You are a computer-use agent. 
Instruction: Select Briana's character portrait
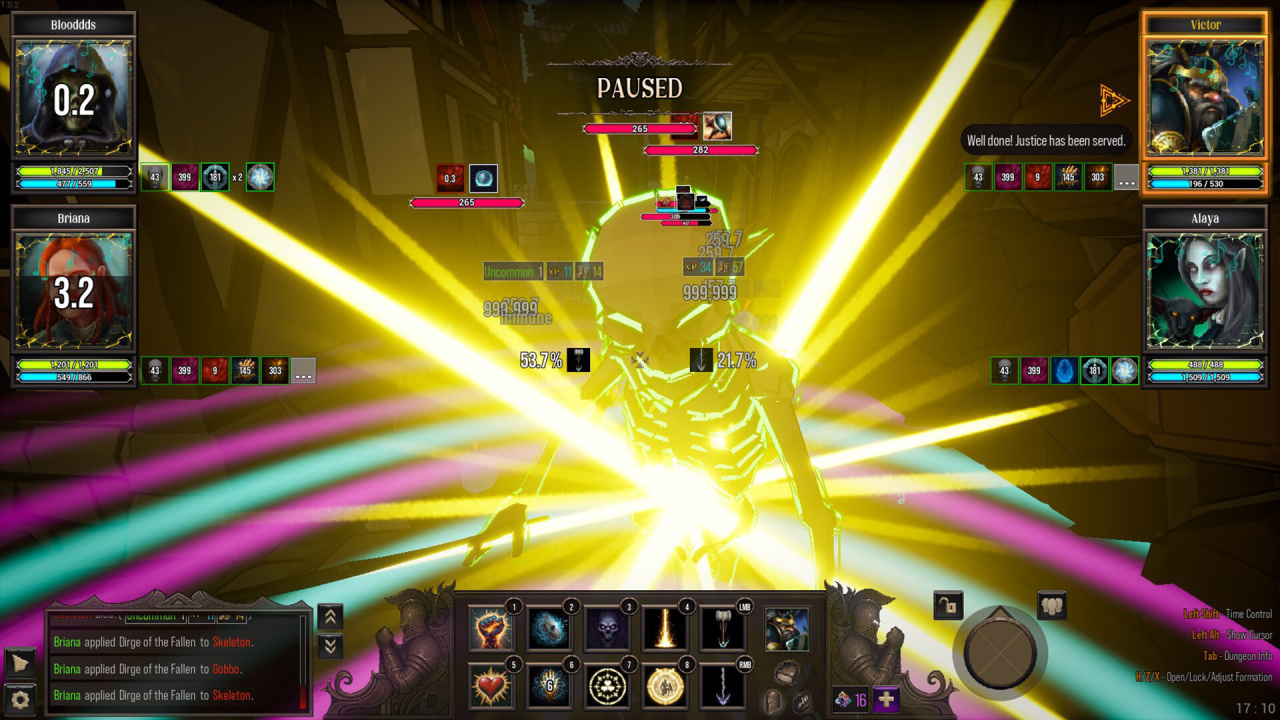tap(73, 291)
